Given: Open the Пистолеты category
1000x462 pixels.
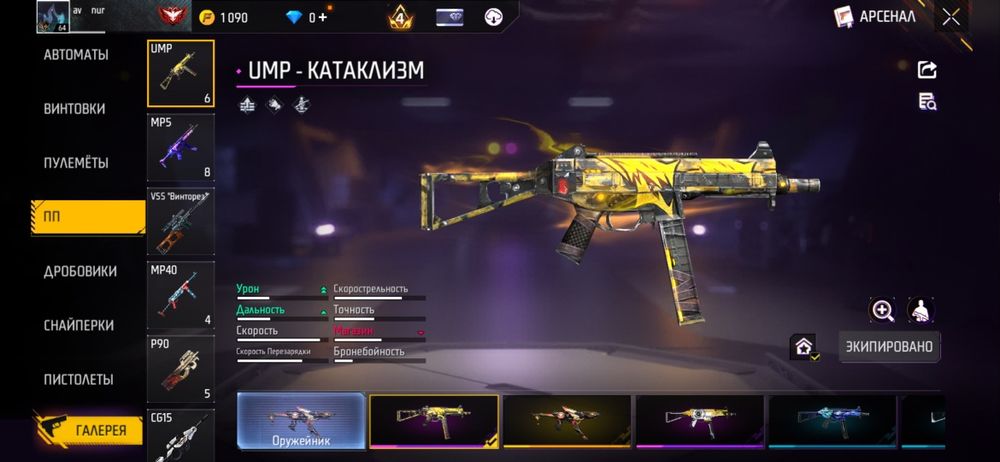Looking at the screenshot, I should 78,379.
